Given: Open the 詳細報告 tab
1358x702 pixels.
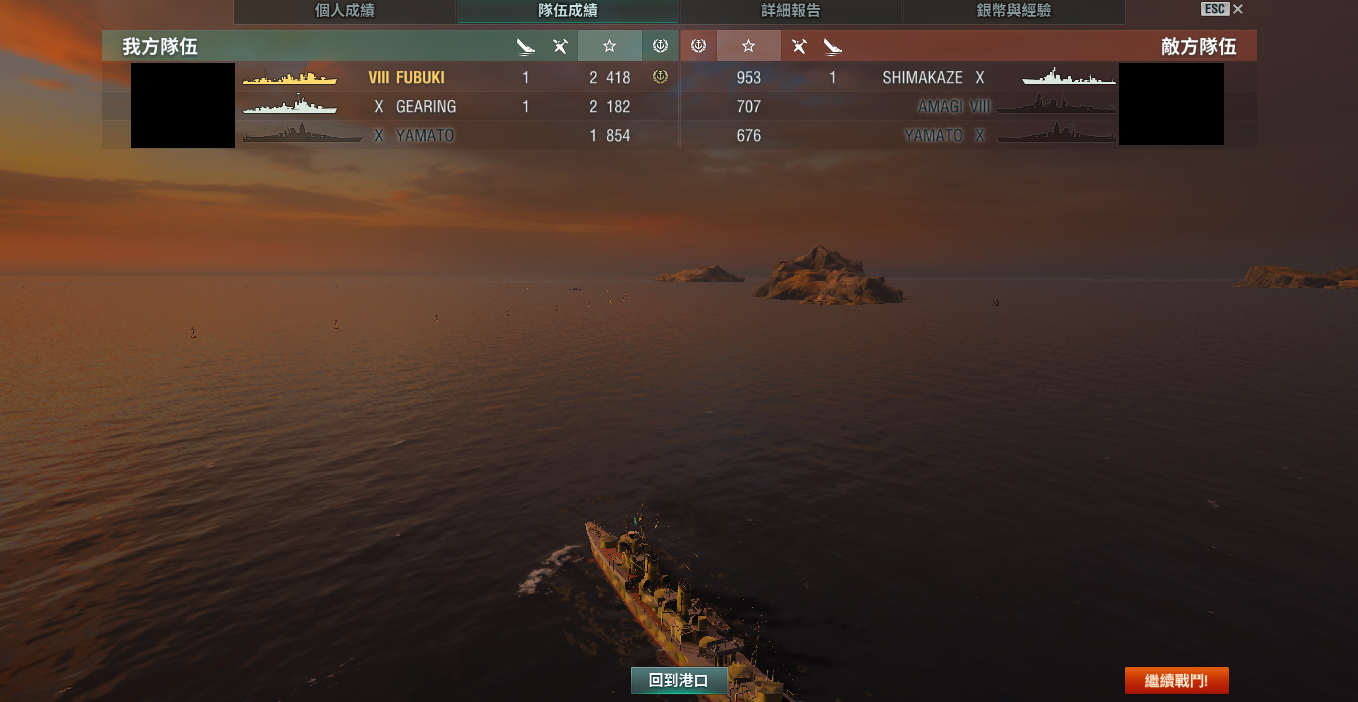Looking at the screenshot, I should (x=790, y=11).
